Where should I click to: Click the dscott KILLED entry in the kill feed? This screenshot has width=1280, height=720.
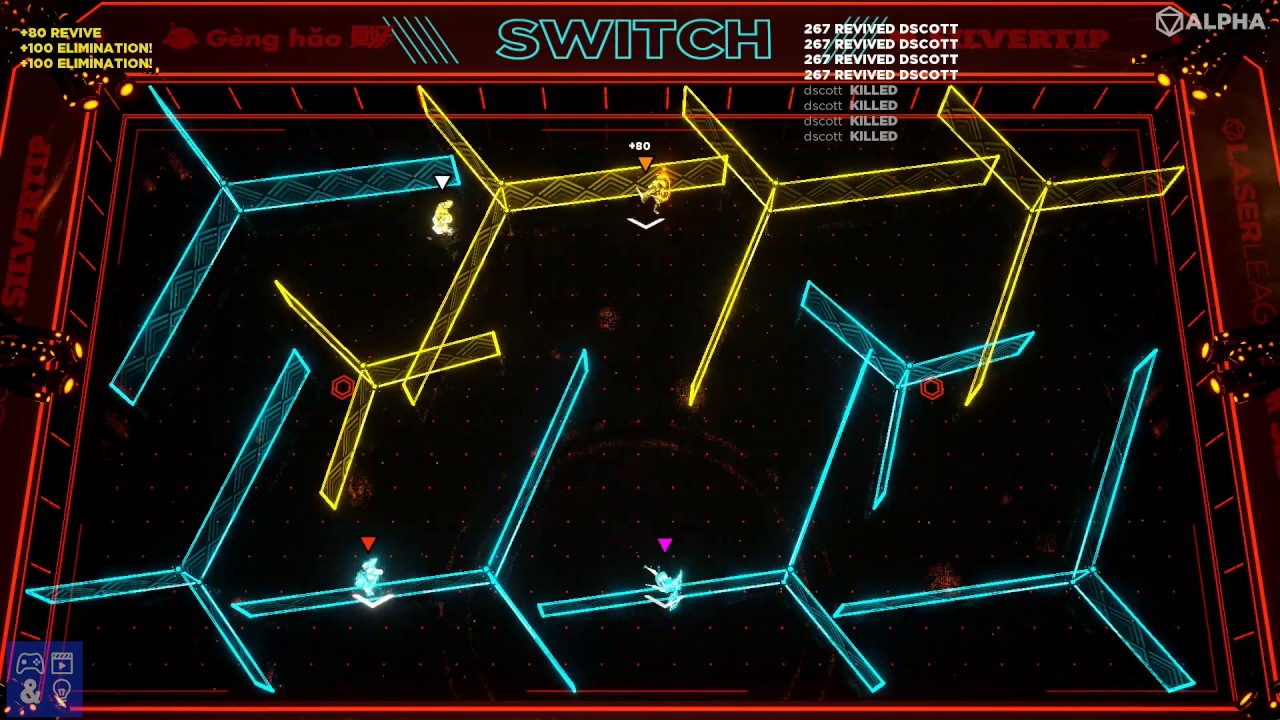pyautogui.click(x=852, y=90)
